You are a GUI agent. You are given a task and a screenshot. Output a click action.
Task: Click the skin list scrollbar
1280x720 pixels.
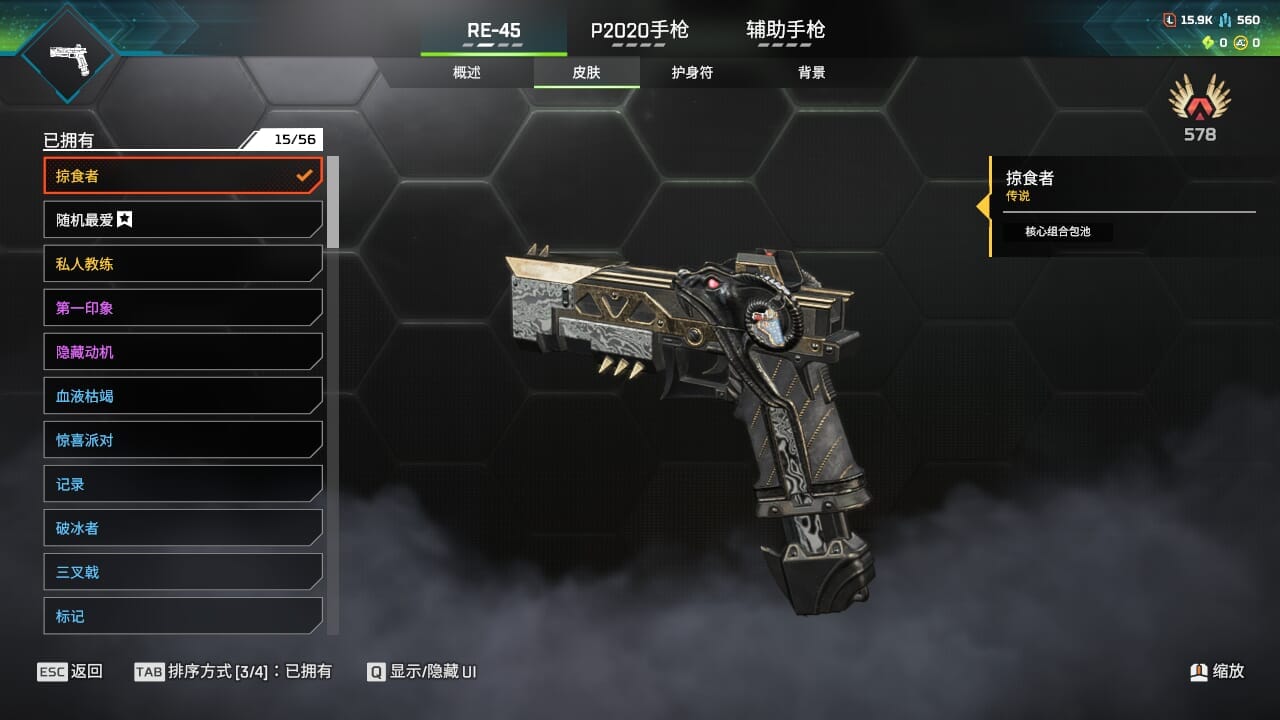[x=333, y=202]
